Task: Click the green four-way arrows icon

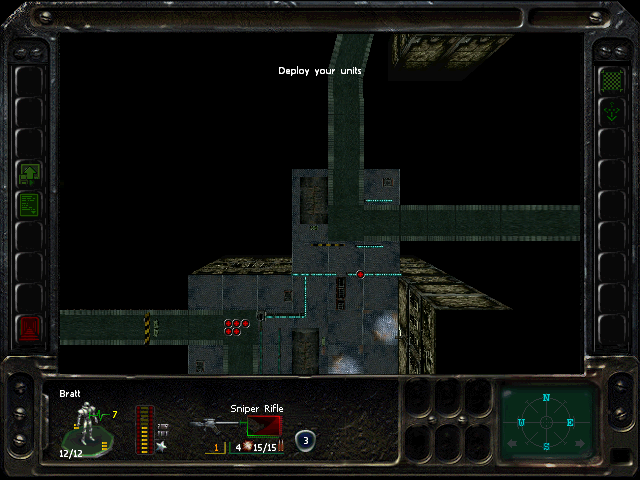Action: tap(610, 112)
